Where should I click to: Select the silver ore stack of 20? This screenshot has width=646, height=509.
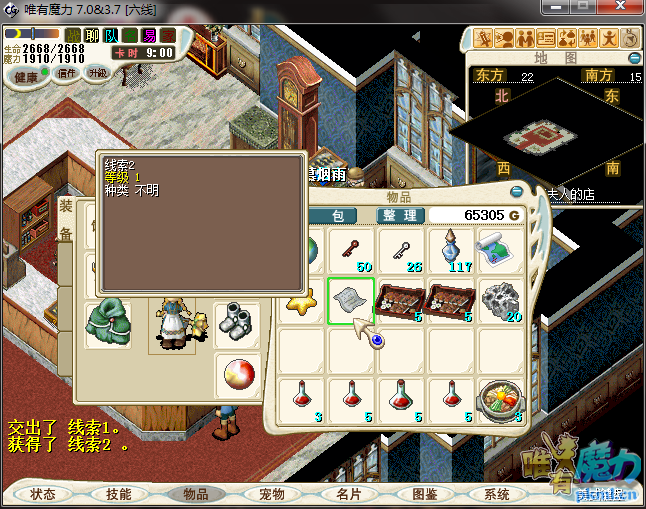coord(500,300)
